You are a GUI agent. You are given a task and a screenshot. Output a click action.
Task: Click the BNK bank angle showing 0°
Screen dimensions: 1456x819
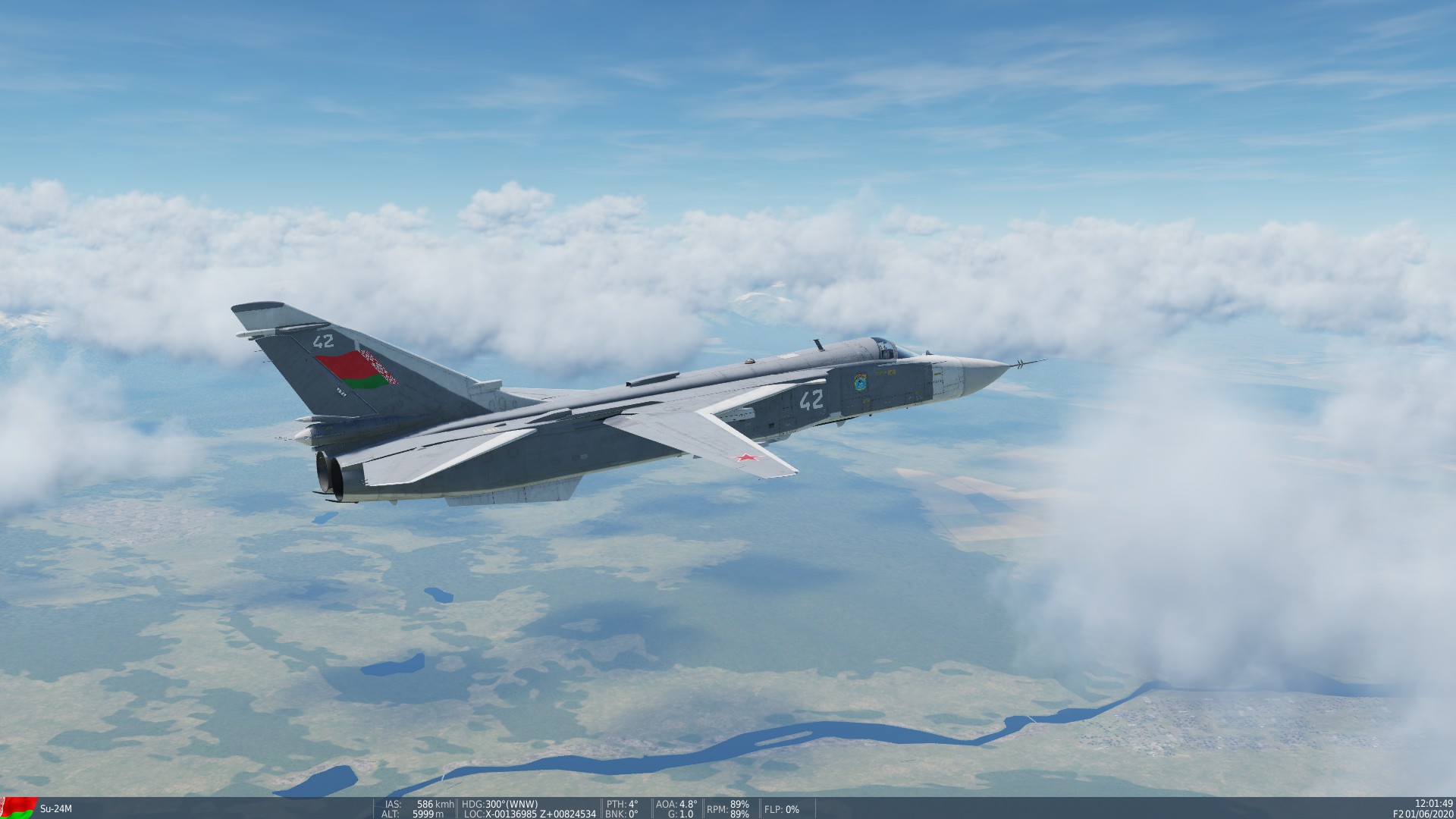[620, 813]
